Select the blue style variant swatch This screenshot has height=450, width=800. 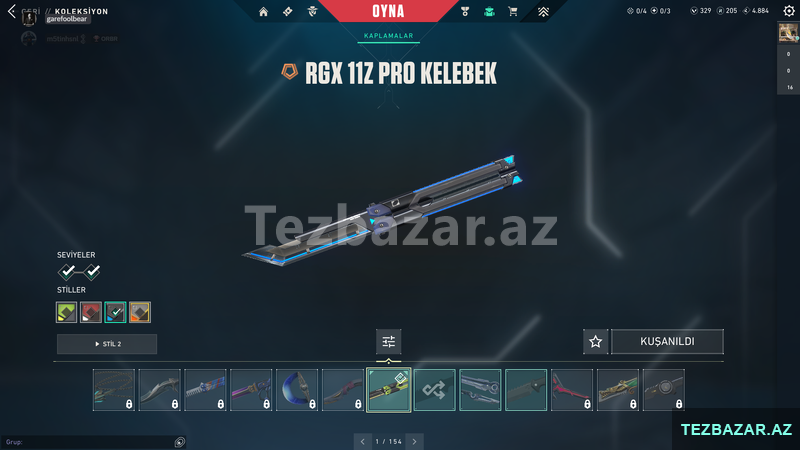[x=115, y=312]
